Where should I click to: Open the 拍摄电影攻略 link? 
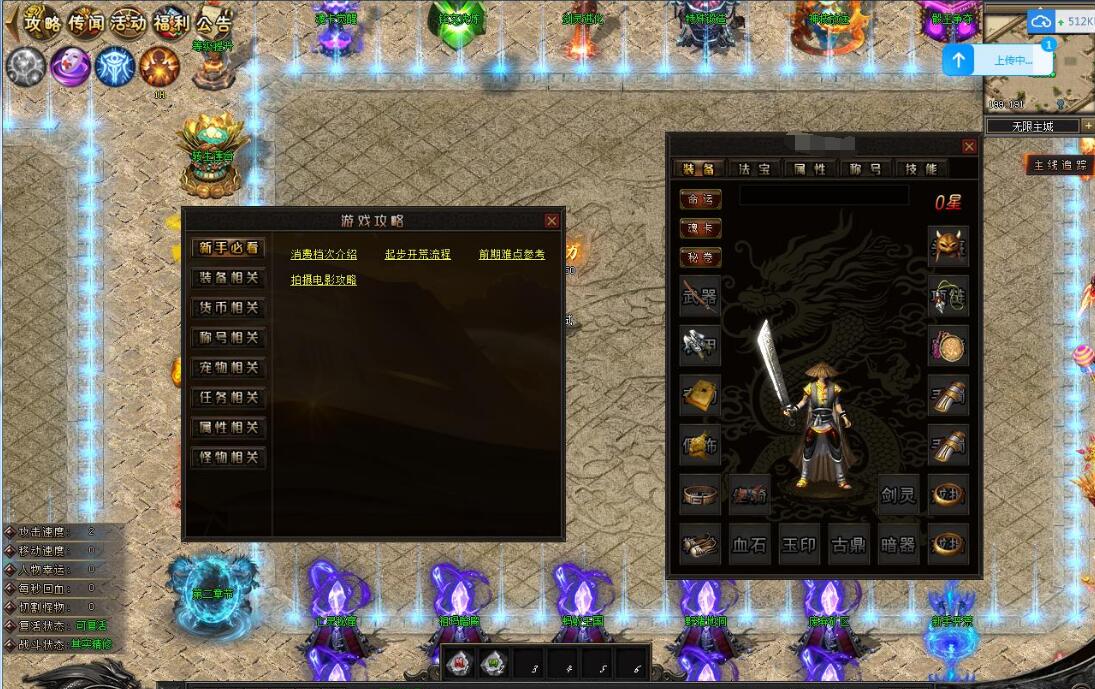pyautogui.click(x=323, y=281)
